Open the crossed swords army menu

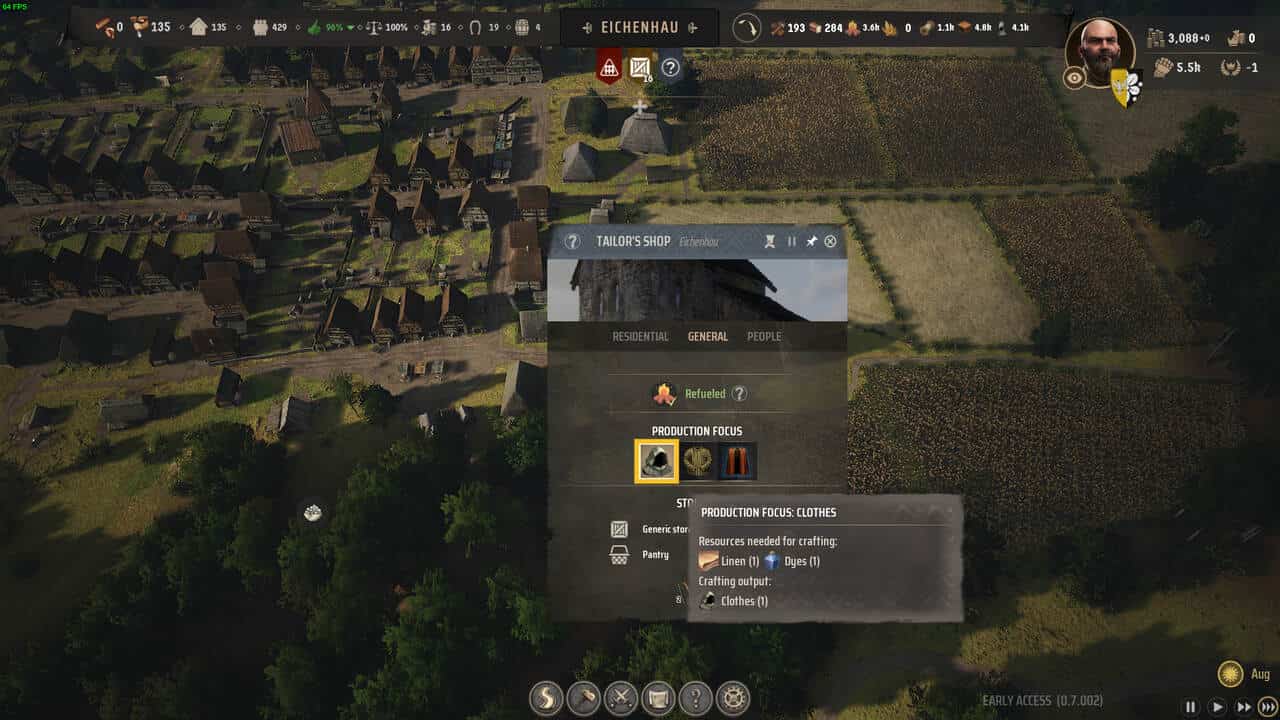tap(621, 696)
